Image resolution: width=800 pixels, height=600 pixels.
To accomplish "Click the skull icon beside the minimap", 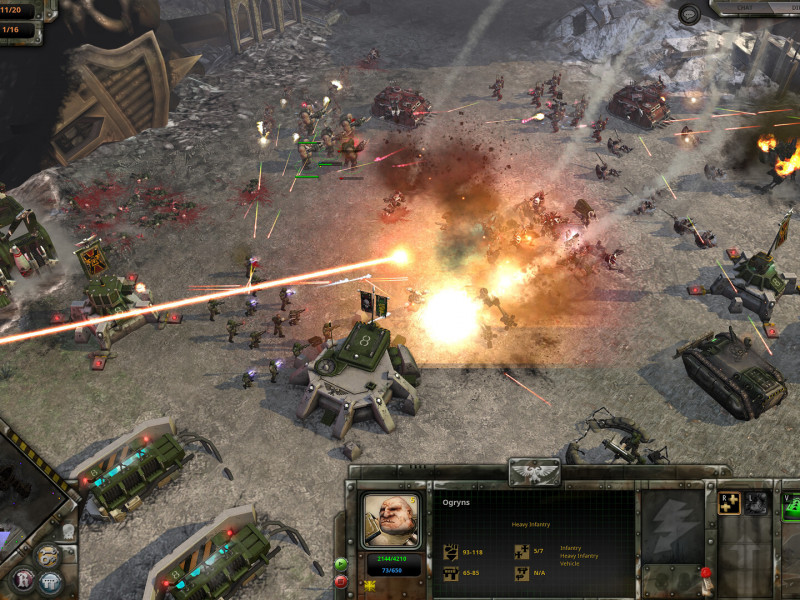I will [68, 533].
